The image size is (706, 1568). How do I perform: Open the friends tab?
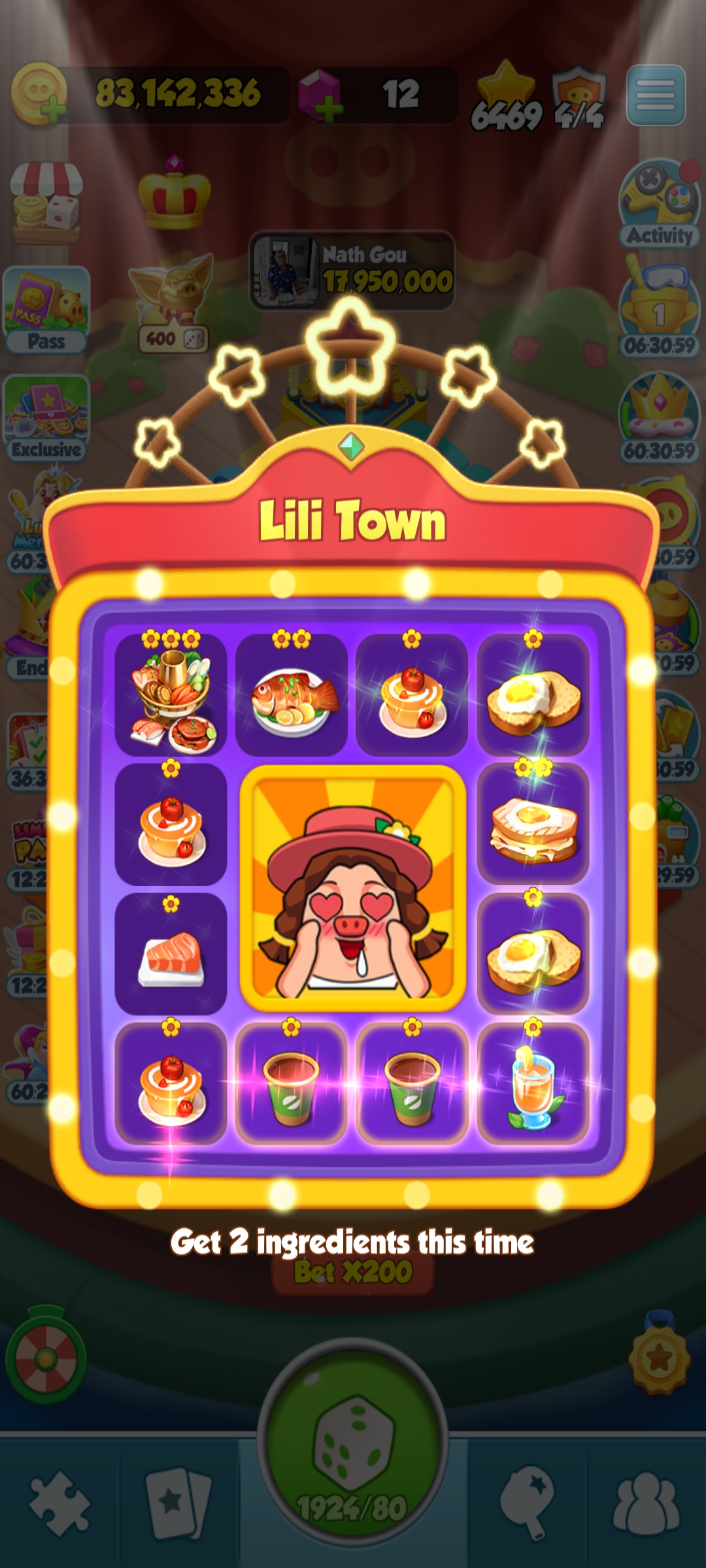(x=646, y=1503)
